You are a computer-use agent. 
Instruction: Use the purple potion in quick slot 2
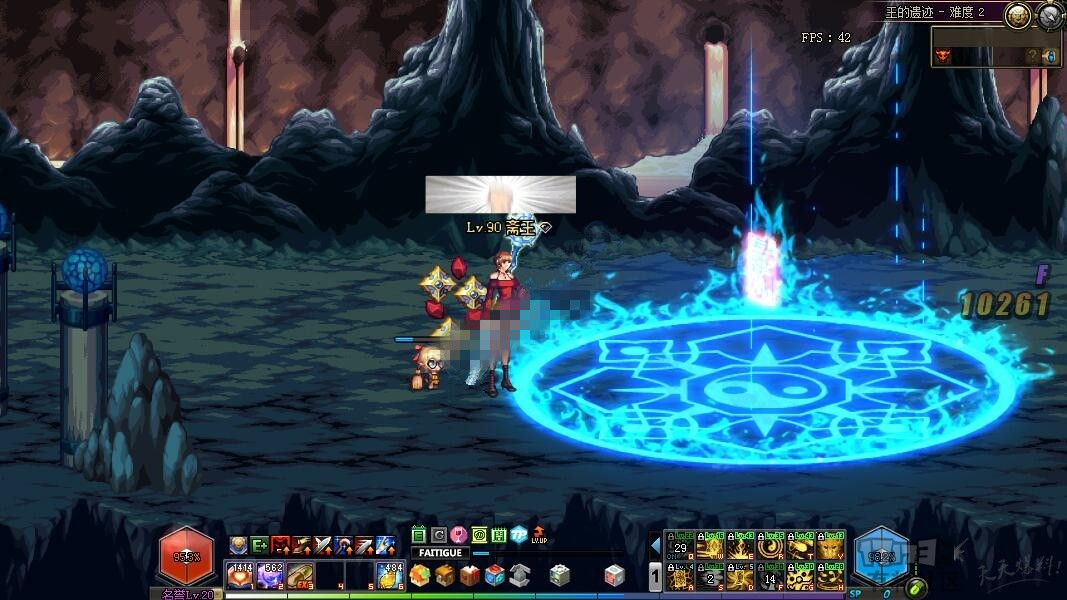click(270, 575)
